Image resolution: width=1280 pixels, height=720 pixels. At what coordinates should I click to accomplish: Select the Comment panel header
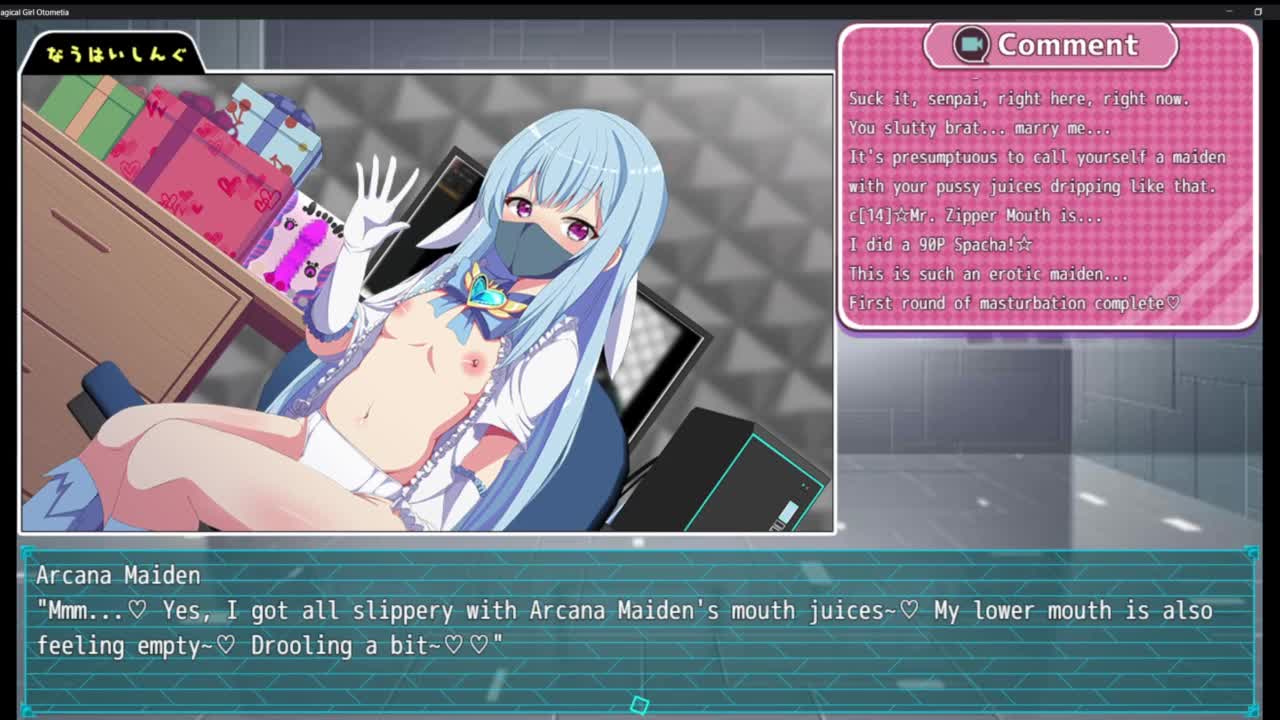pyautogui.click(x=1050, y=45)
